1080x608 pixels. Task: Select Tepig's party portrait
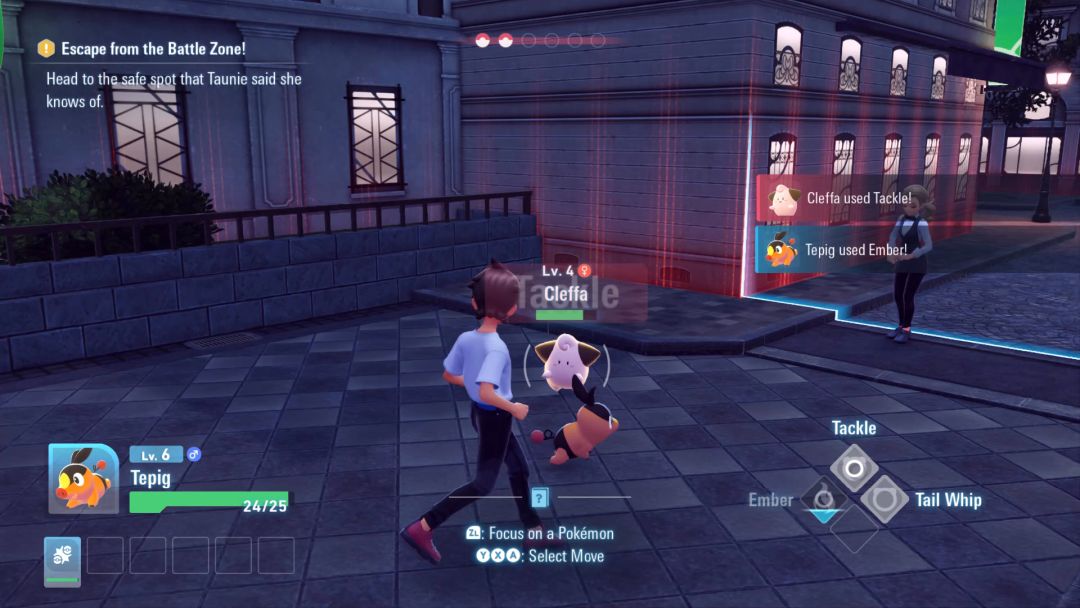(84, 479)
